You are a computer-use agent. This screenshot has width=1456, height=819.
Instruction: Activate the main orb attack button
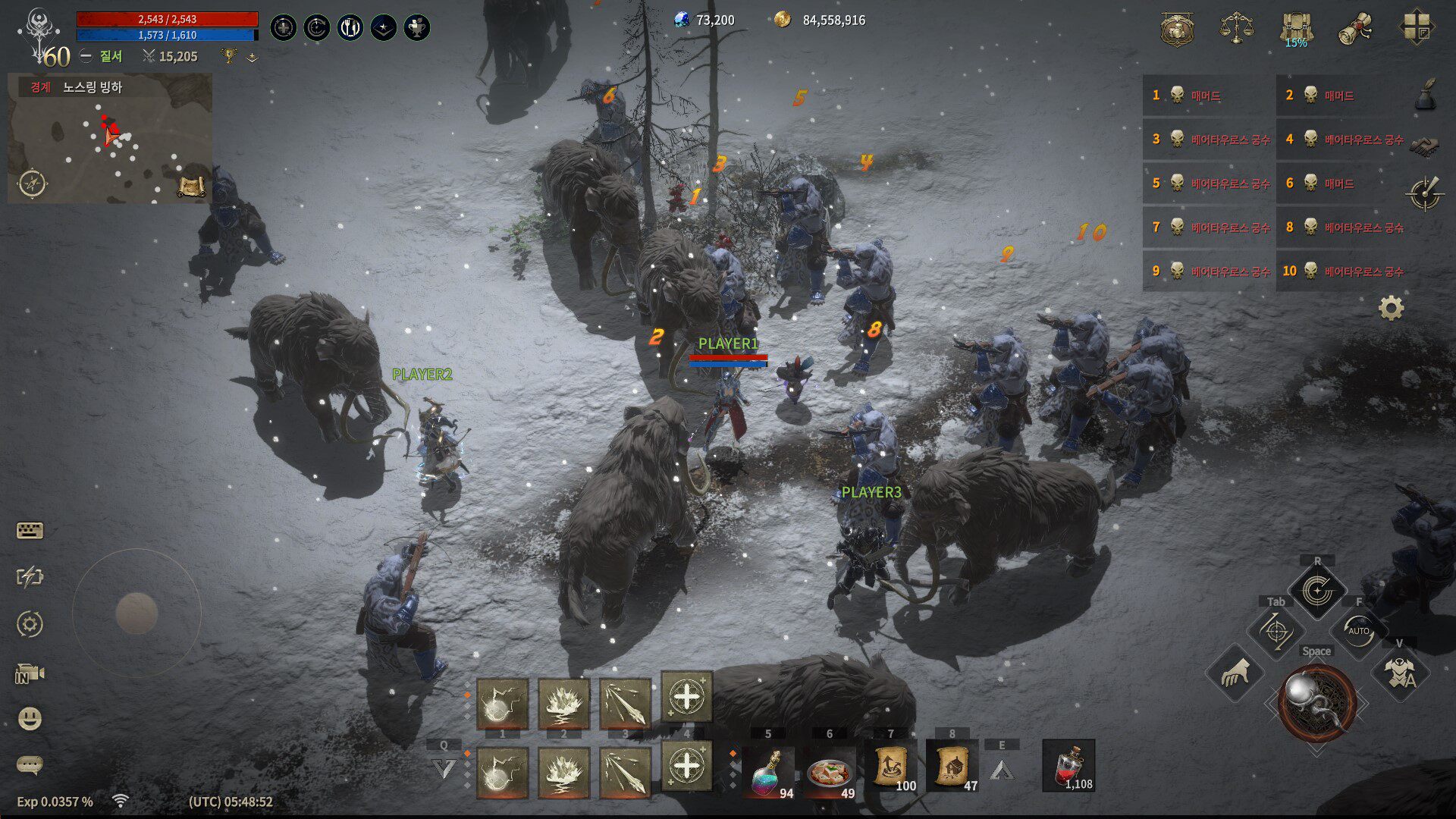[1317, 703]
